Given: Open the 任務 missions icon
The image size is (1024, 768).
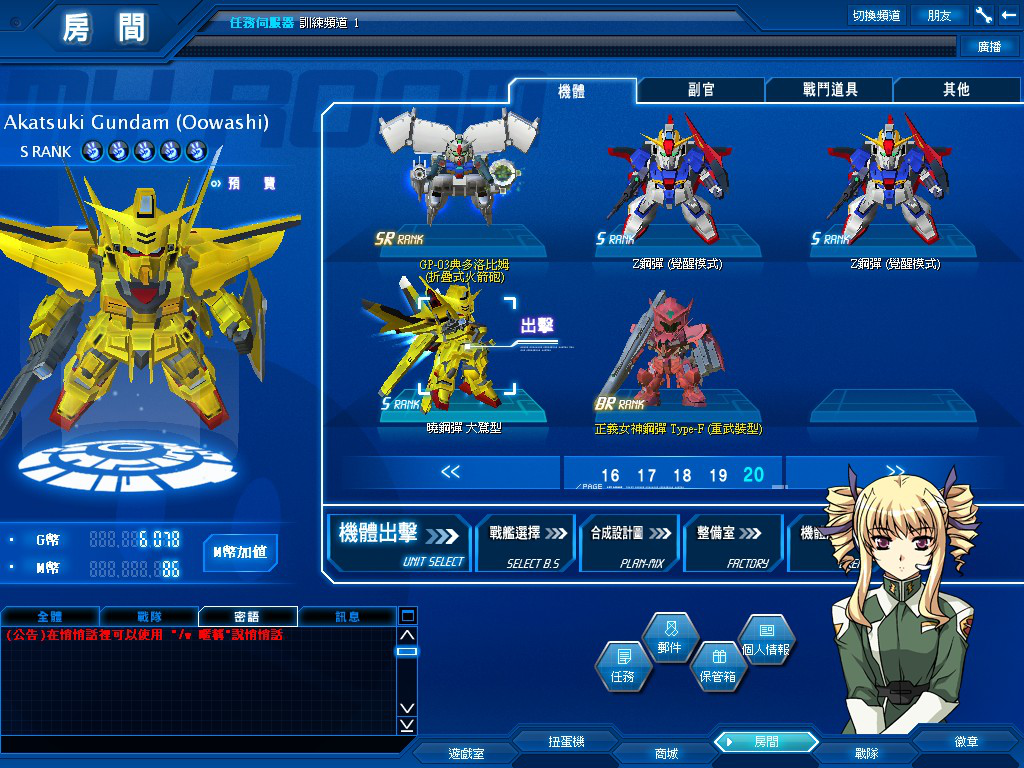Looking at the screenshot, I should pyautogui.click(x=622, y=665).
